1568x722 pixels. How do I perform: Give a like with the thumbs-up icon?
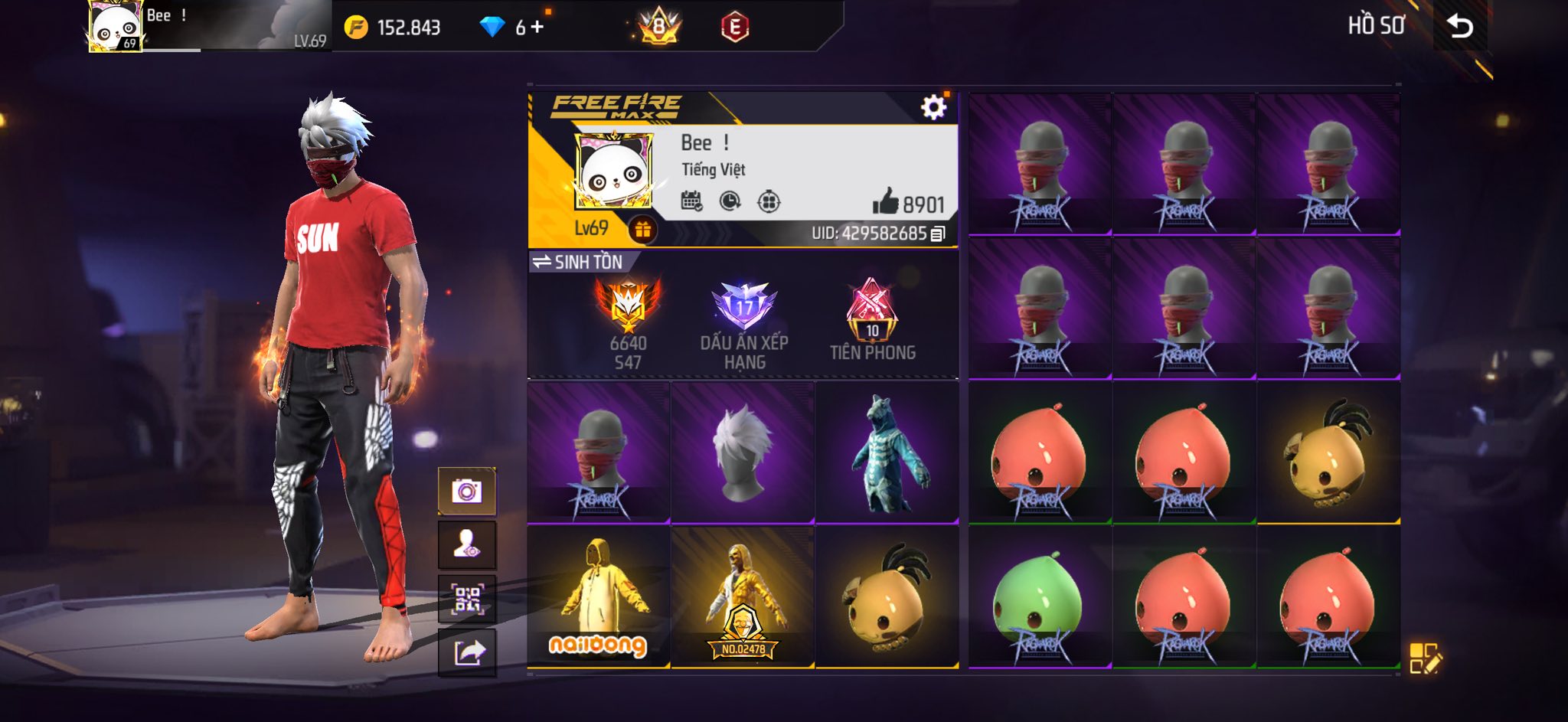tap(885, 203)
